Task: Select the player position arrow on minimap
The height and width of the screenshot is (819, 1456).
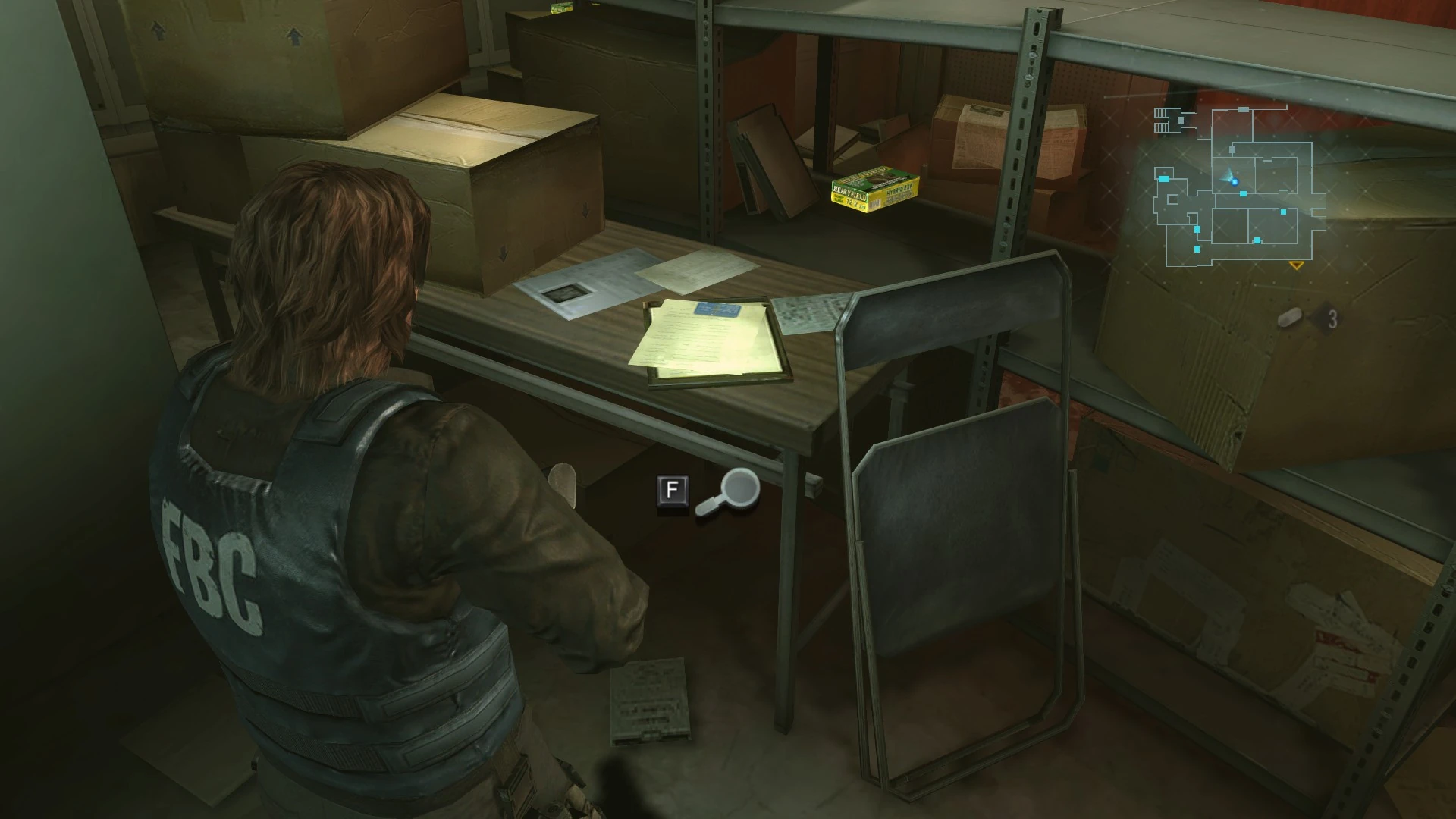Action: [1226, 175]
